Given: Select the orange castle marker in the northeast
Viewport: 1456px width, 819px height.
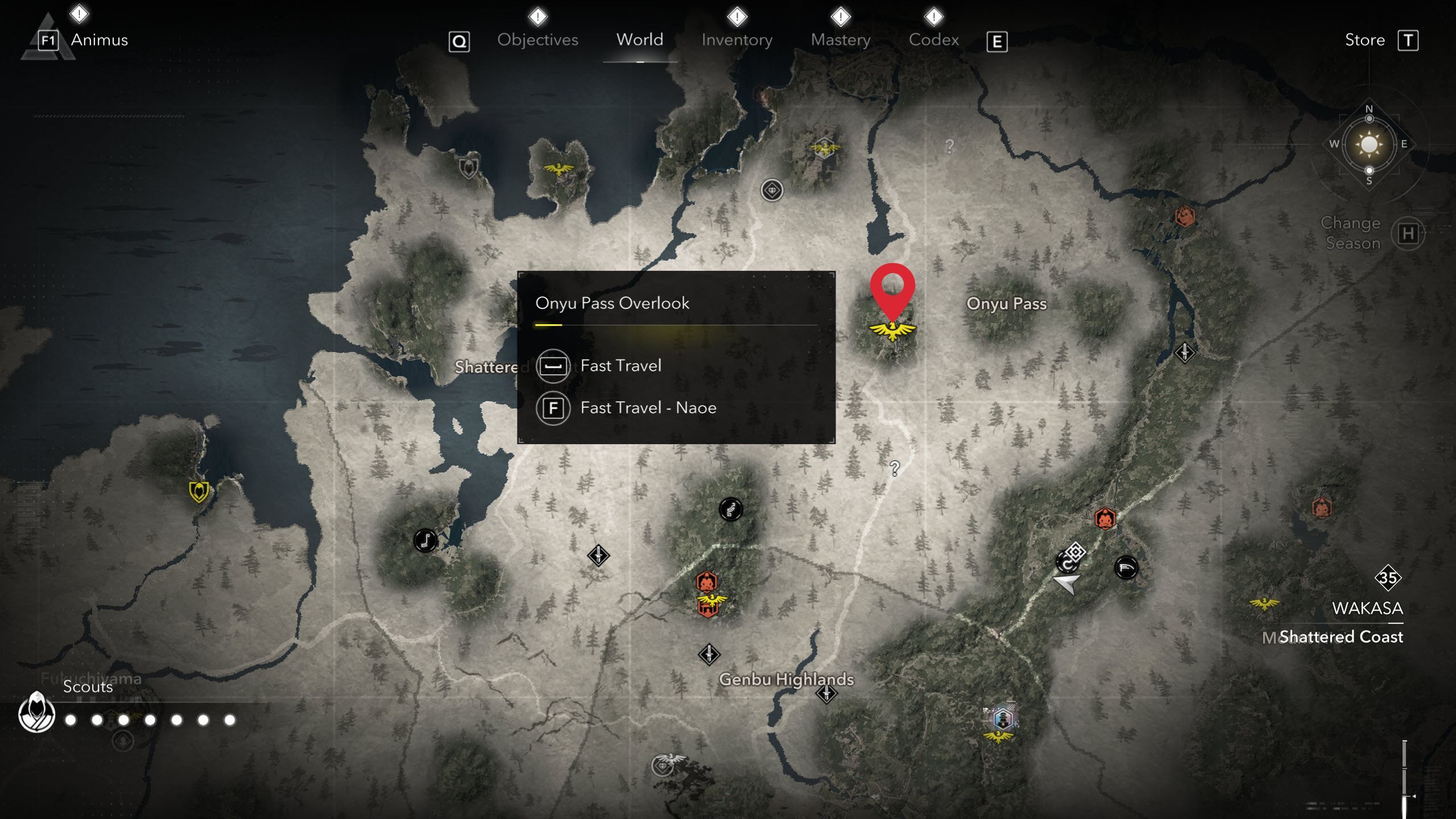Looking at the screenshot, I should pos(1185,216).
